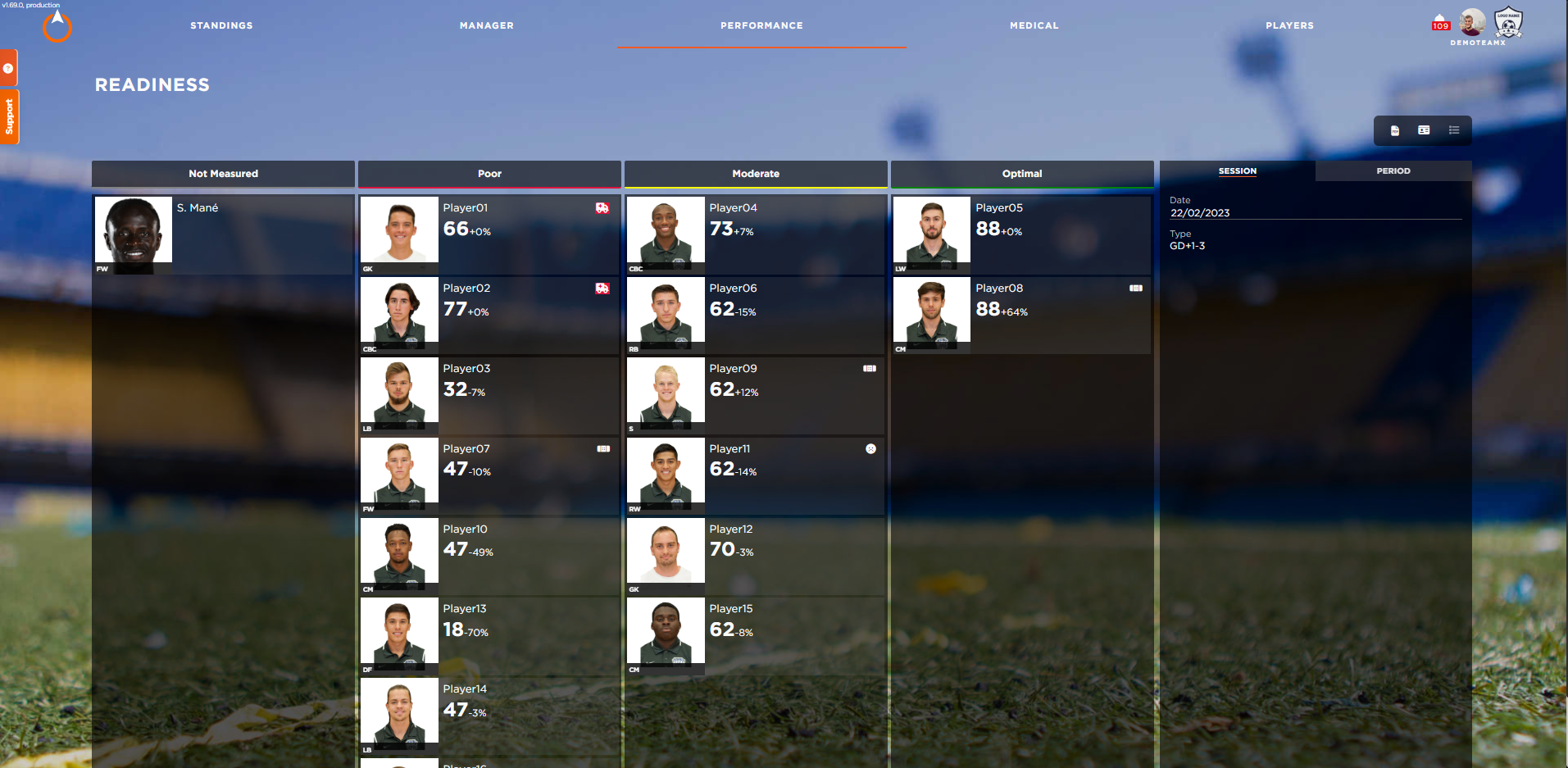The image size is (1568, 768).
Task: Switch to the Manager tab
Action: click(x=486, y=25)
